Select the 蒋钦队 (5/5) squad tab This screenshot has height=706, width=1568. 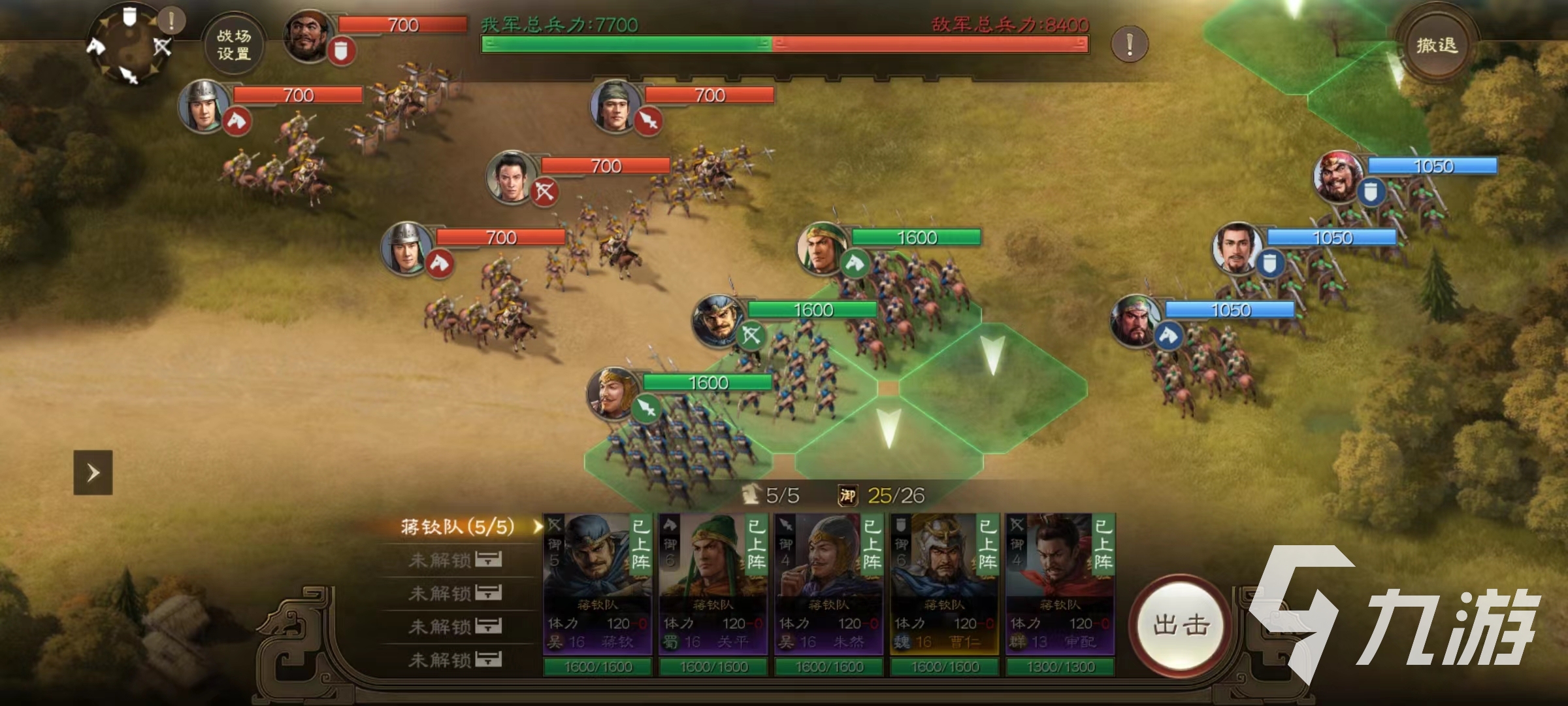click(457, 527)
